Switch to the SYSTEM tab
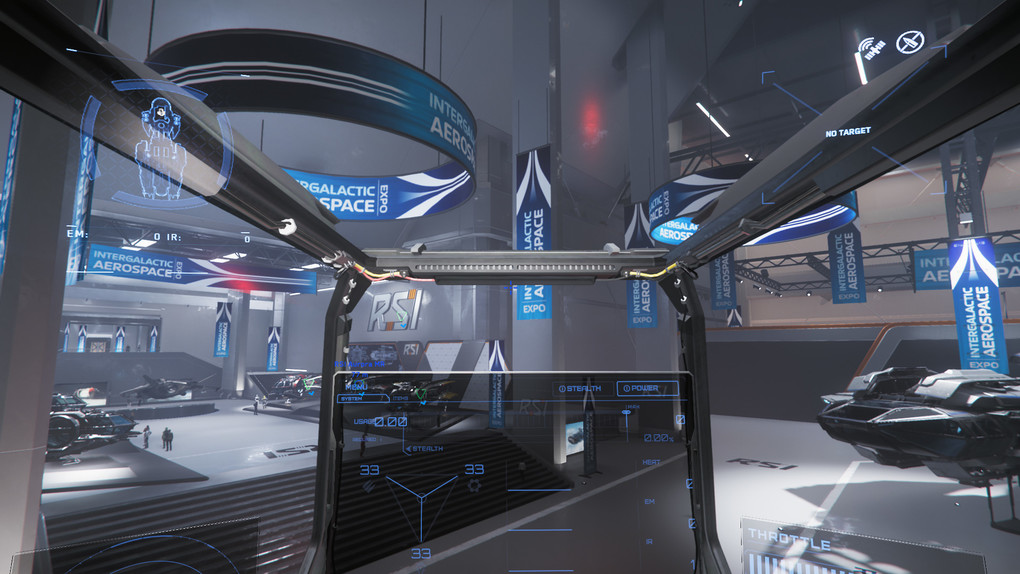 pos(351,399)
